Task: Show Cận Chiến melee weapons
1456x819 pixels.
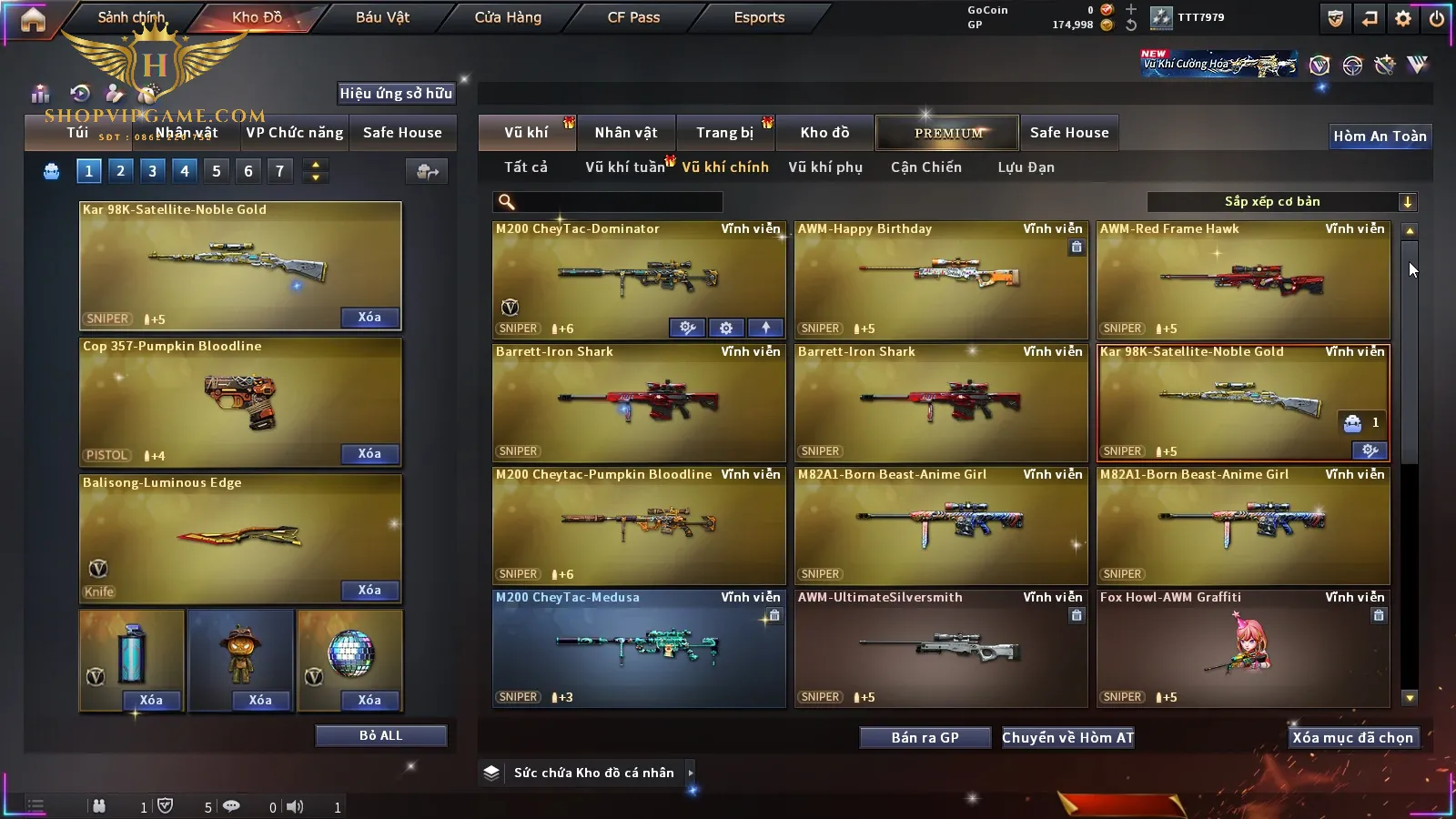Action: coord(925,167)
